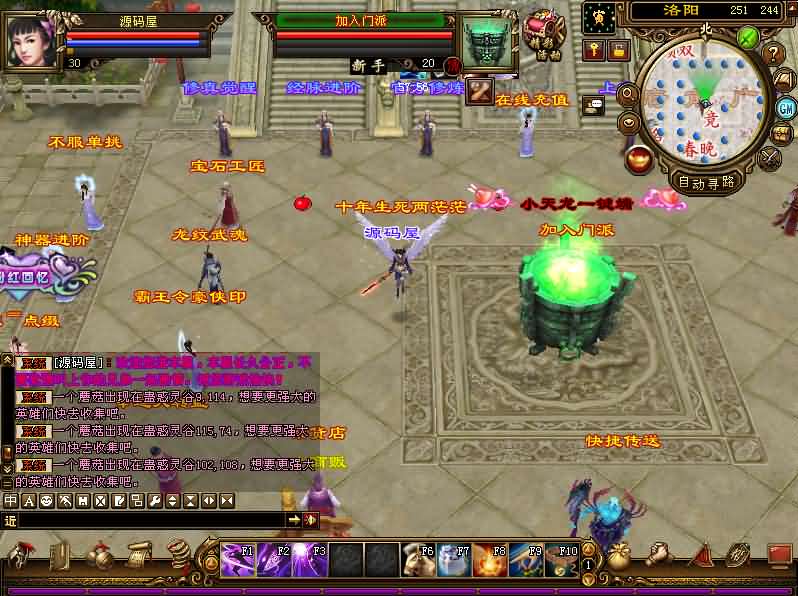
Task: Click the minimap magnifier search button
Action: click(x=628, y=93)
